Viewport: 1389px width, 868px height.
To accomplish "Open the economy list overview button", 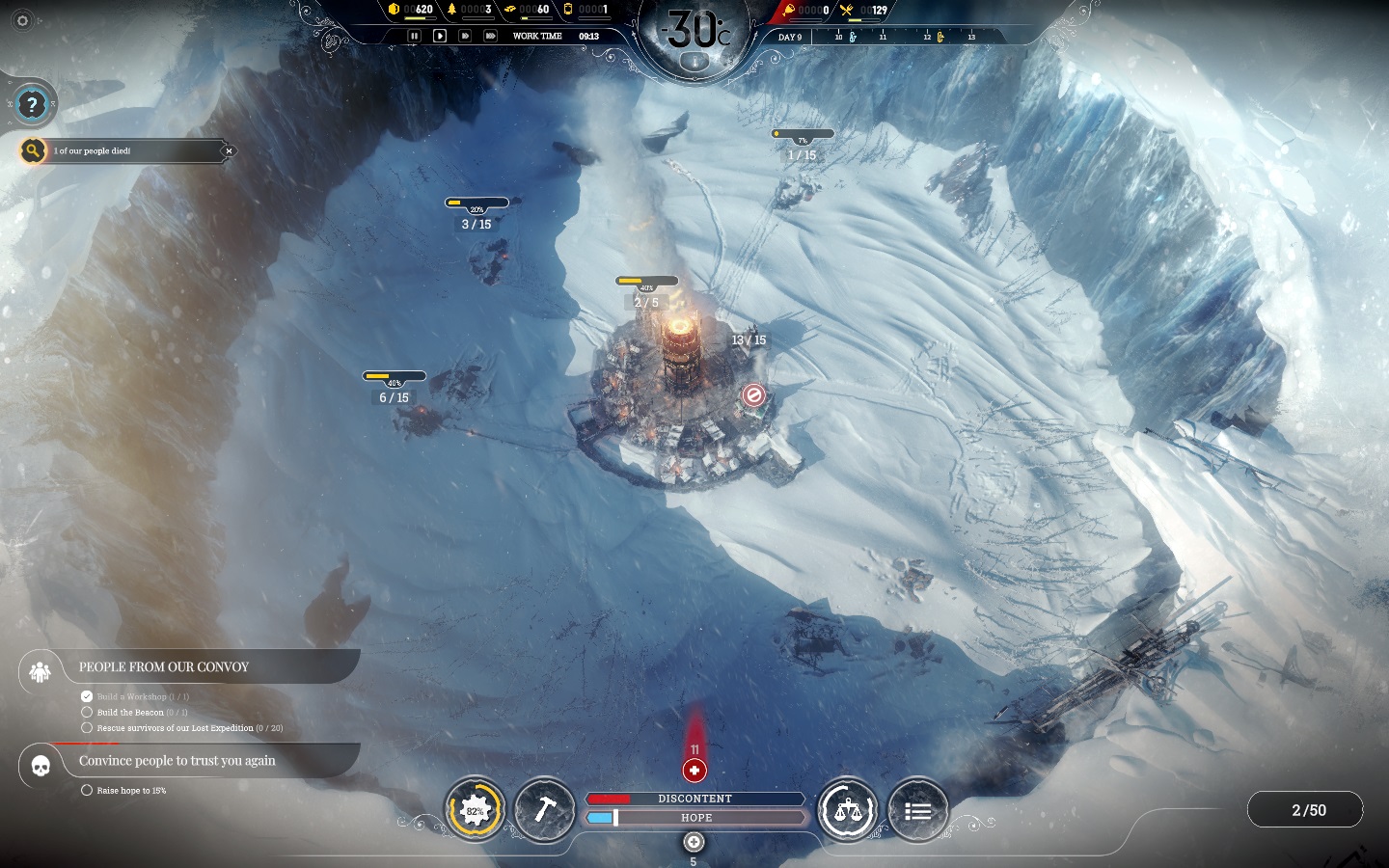I will click(916, 810).
